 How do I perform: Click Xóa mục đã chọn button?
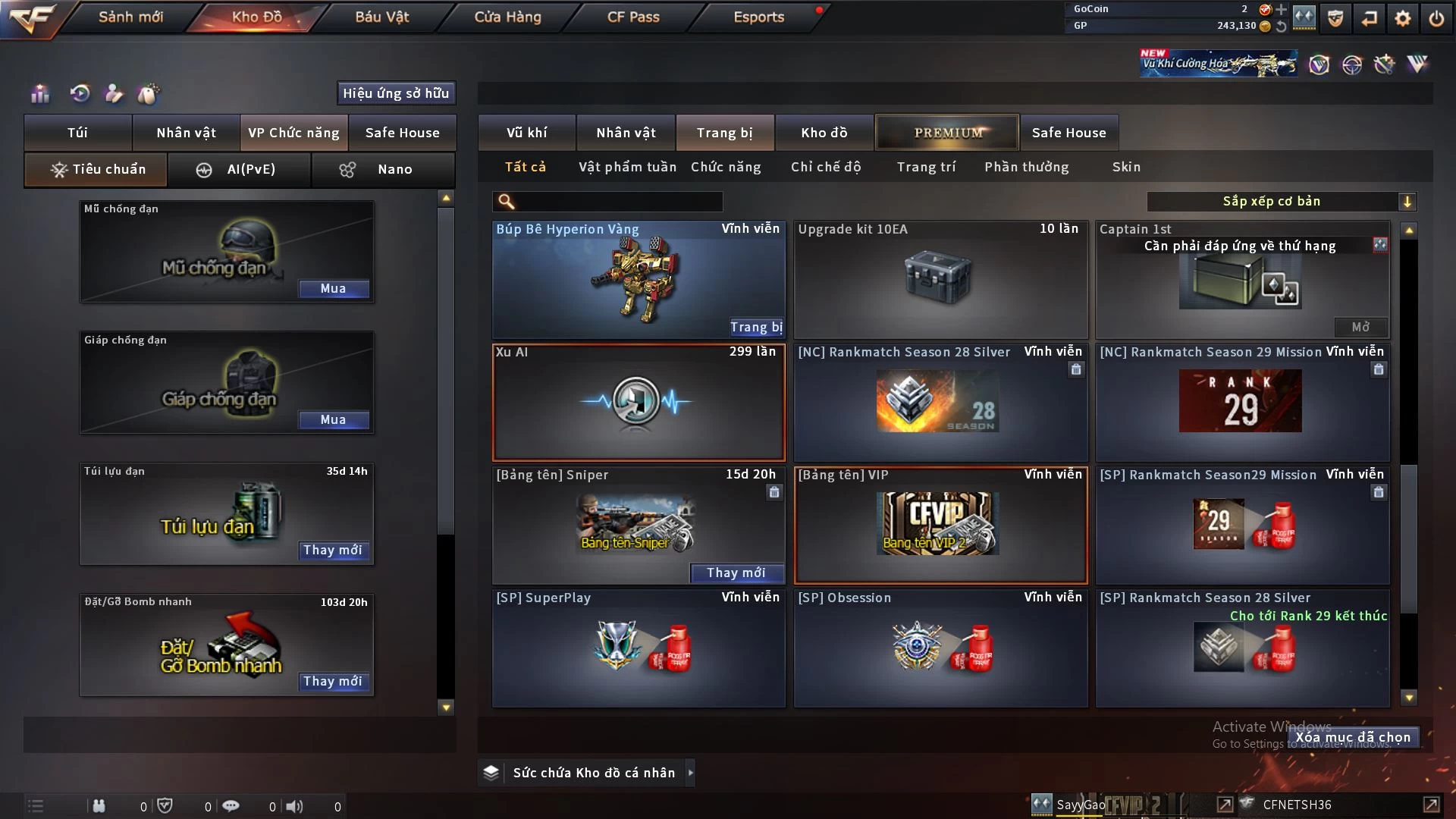point(1353,737)
